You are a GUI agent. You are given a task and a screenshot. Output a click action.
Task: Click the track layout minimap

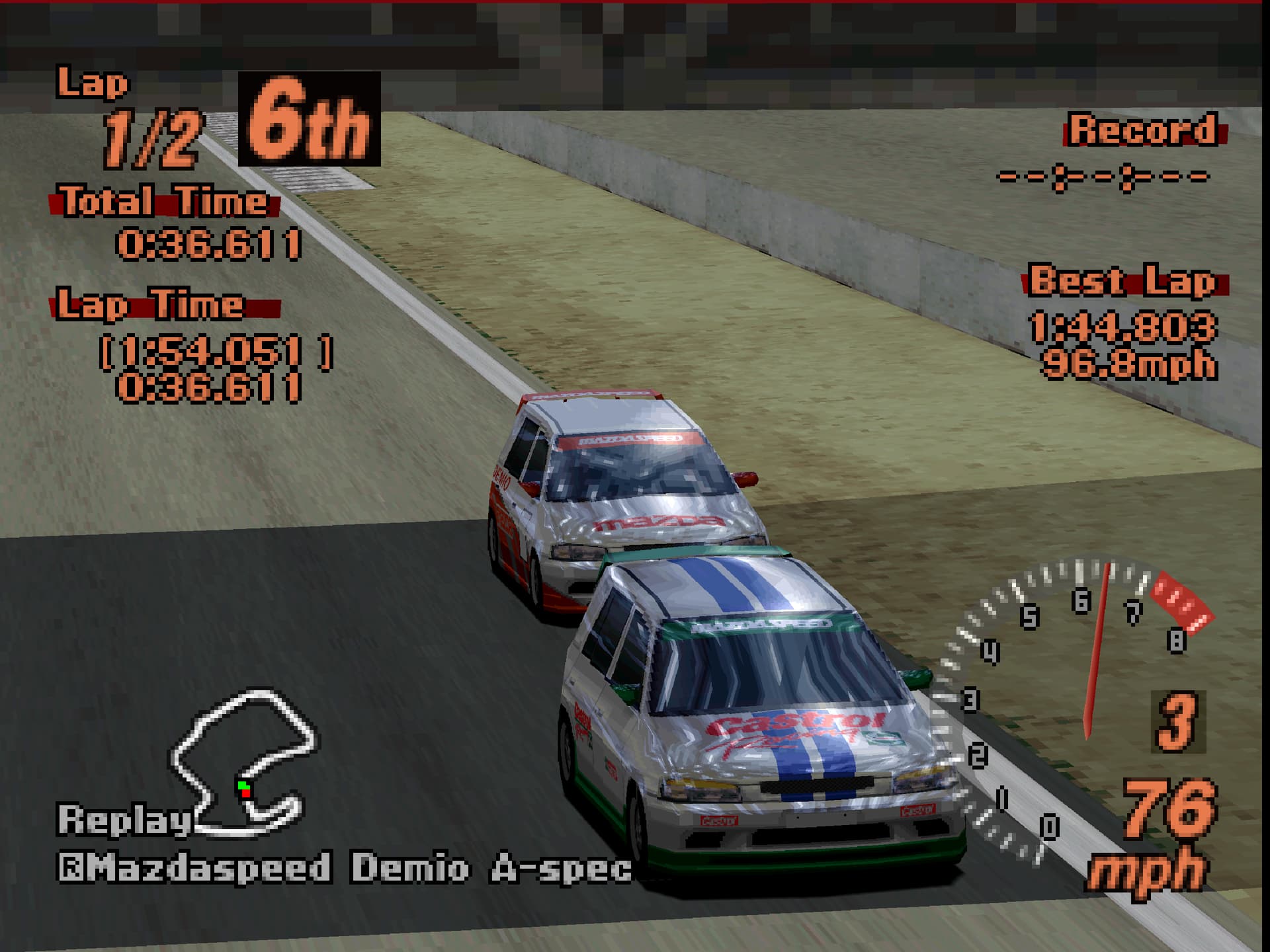click(243, 760)
